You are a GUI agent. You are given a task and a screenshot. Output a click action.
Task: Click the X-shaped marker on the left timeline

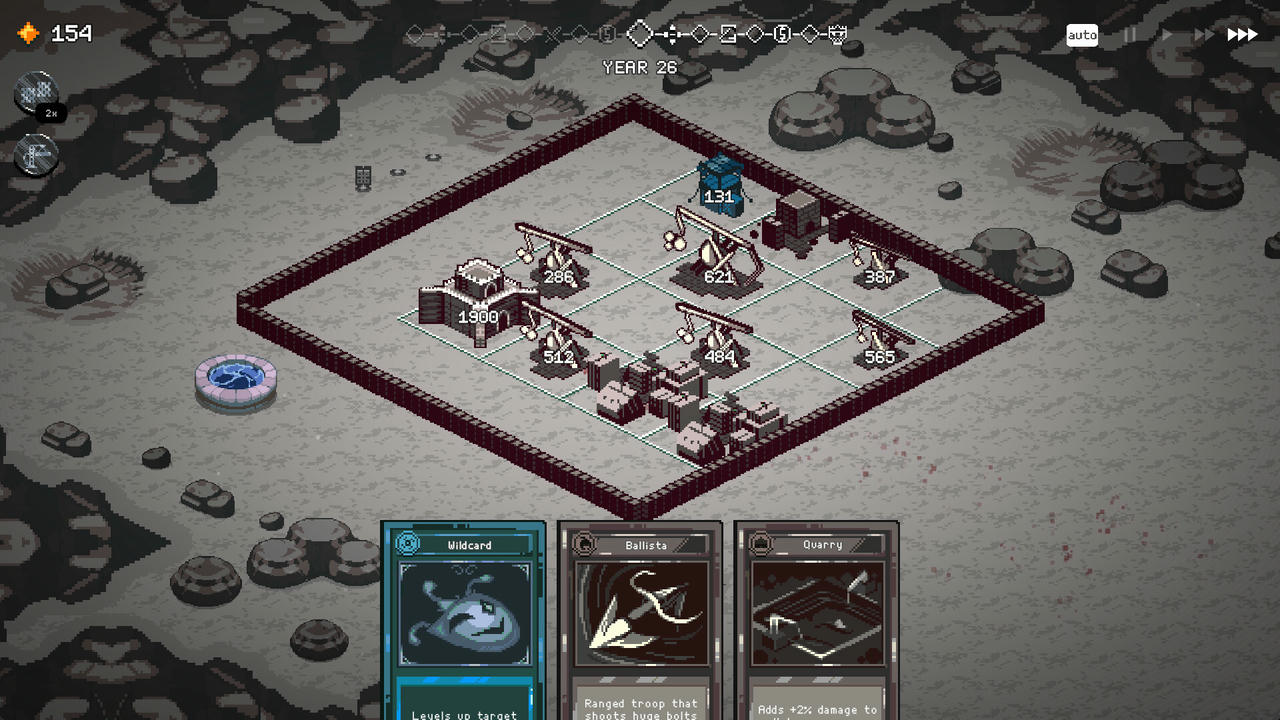click(551, 33)
